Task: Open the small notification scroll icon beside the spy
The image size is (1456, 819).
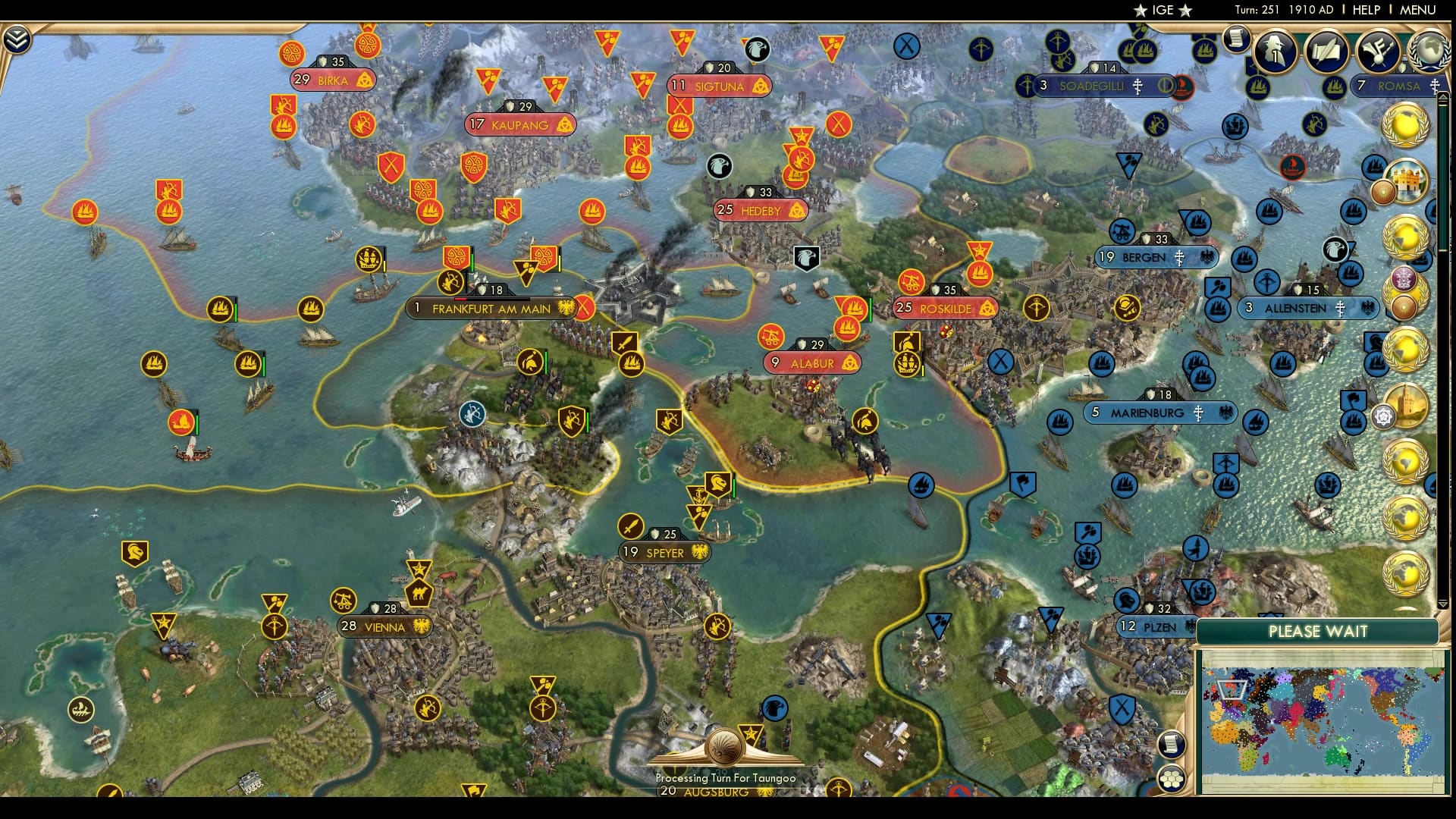Action: click(1235, 38)
